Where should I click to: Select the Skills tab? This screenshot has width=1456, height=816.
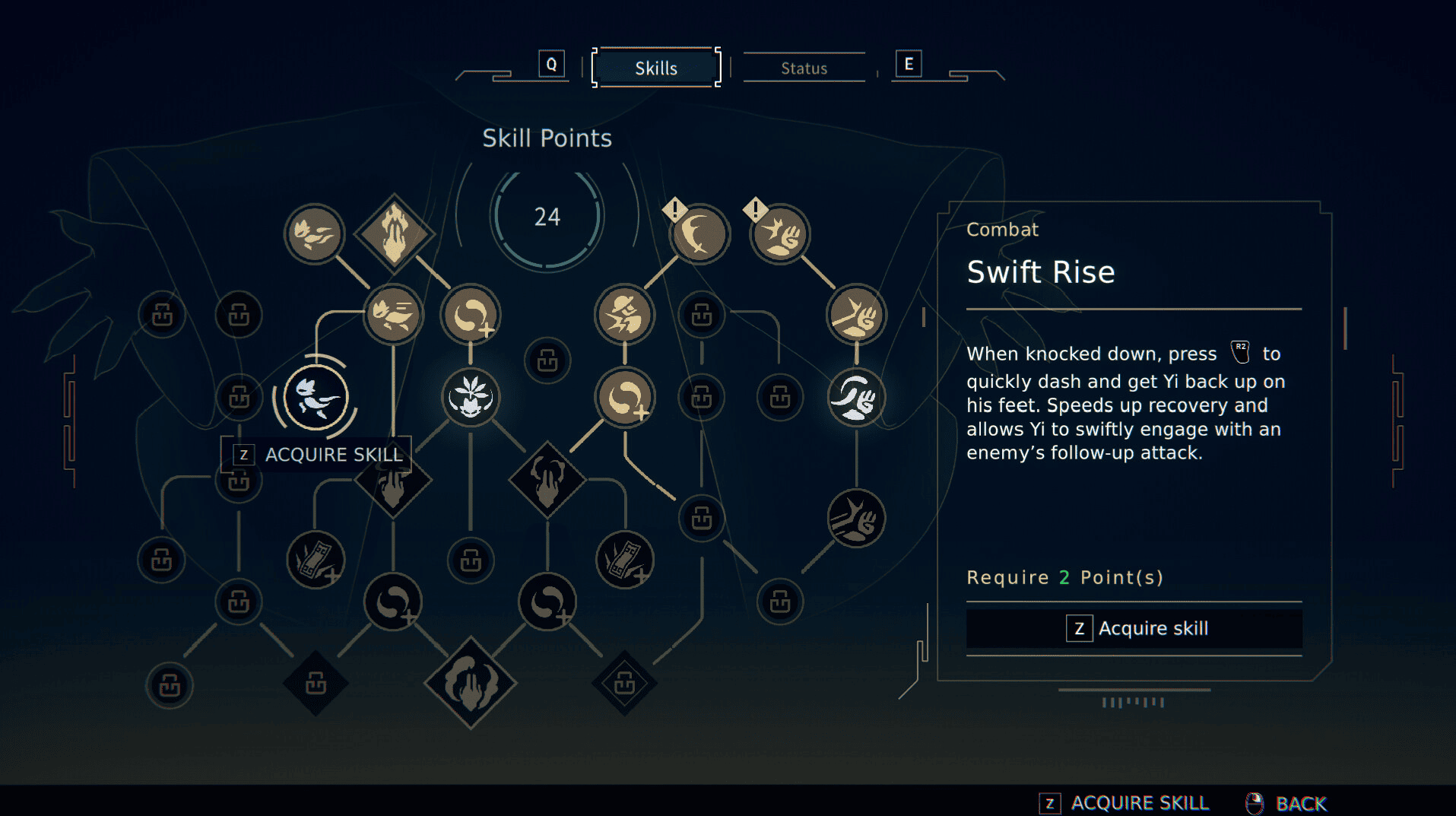655,68
